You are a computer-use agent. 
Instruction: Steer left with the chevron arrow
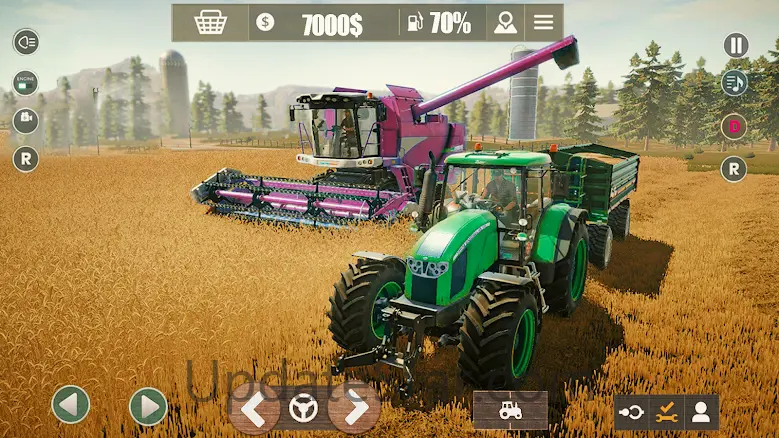click(x=254, y=408)
